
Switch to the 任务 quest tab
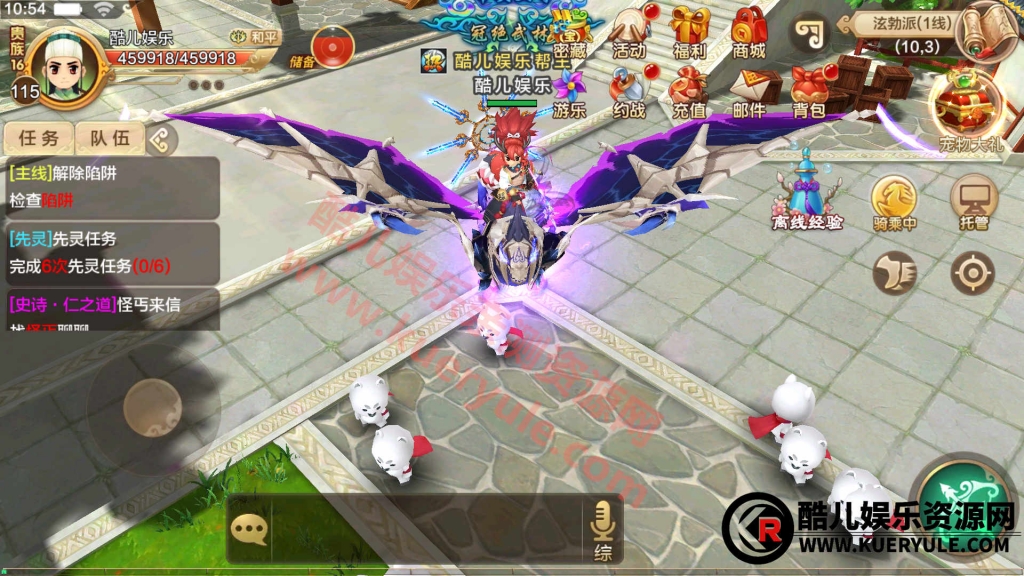tap(38, 139)
